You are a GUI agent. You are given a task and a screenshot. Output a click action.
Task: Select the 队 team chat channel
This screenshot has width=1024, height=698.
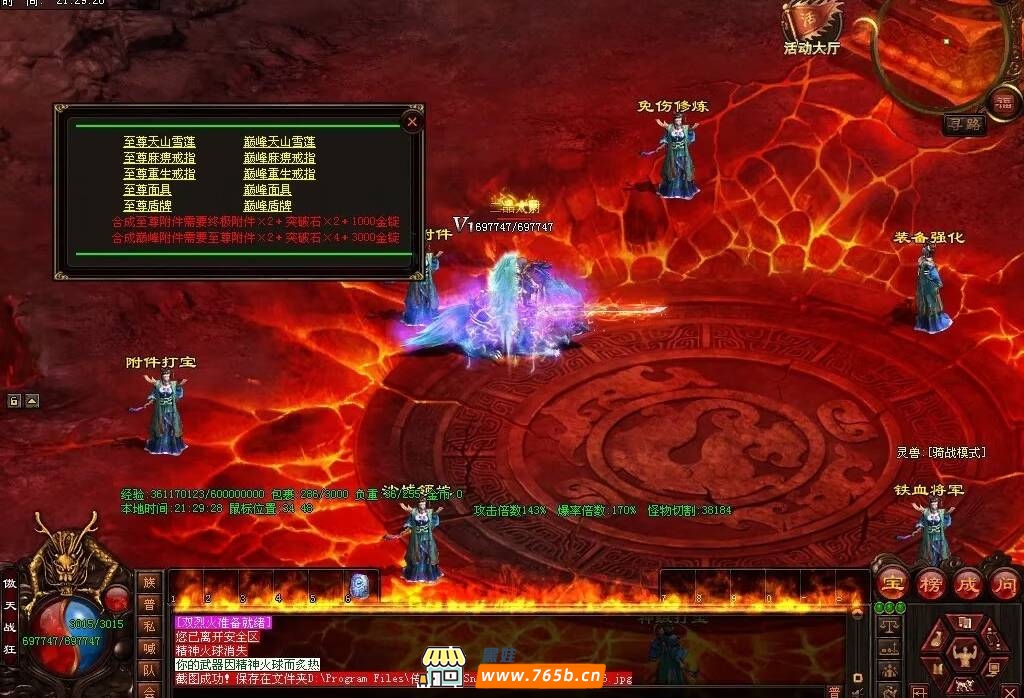149,670
